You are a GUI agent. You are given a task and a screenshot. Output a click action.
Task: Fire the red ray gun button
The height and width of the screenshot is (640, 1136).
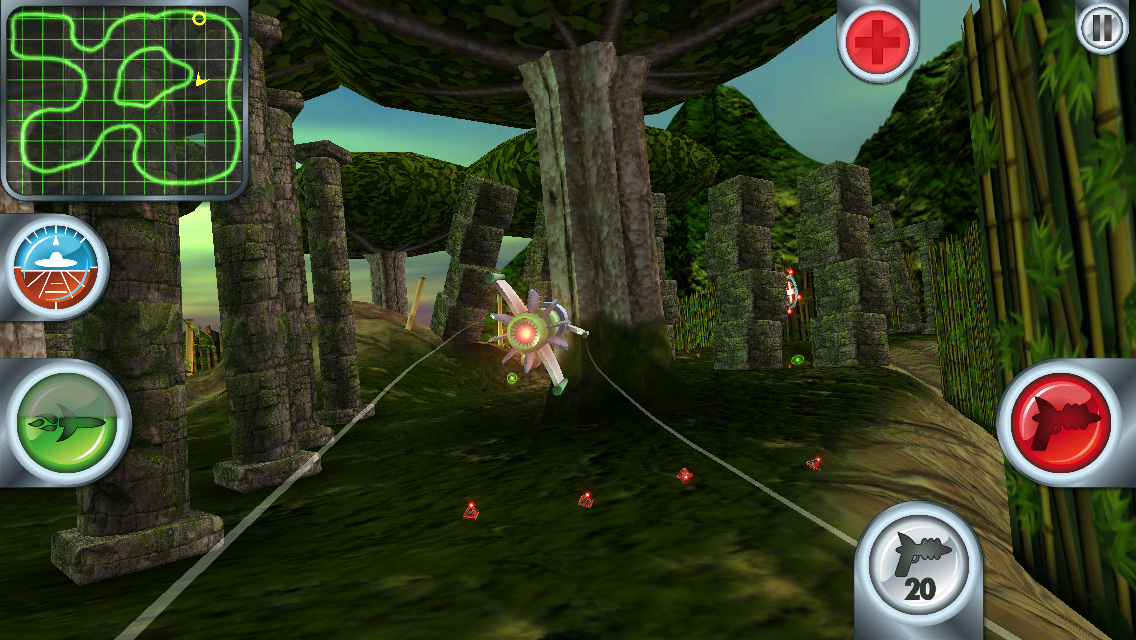1066,420
